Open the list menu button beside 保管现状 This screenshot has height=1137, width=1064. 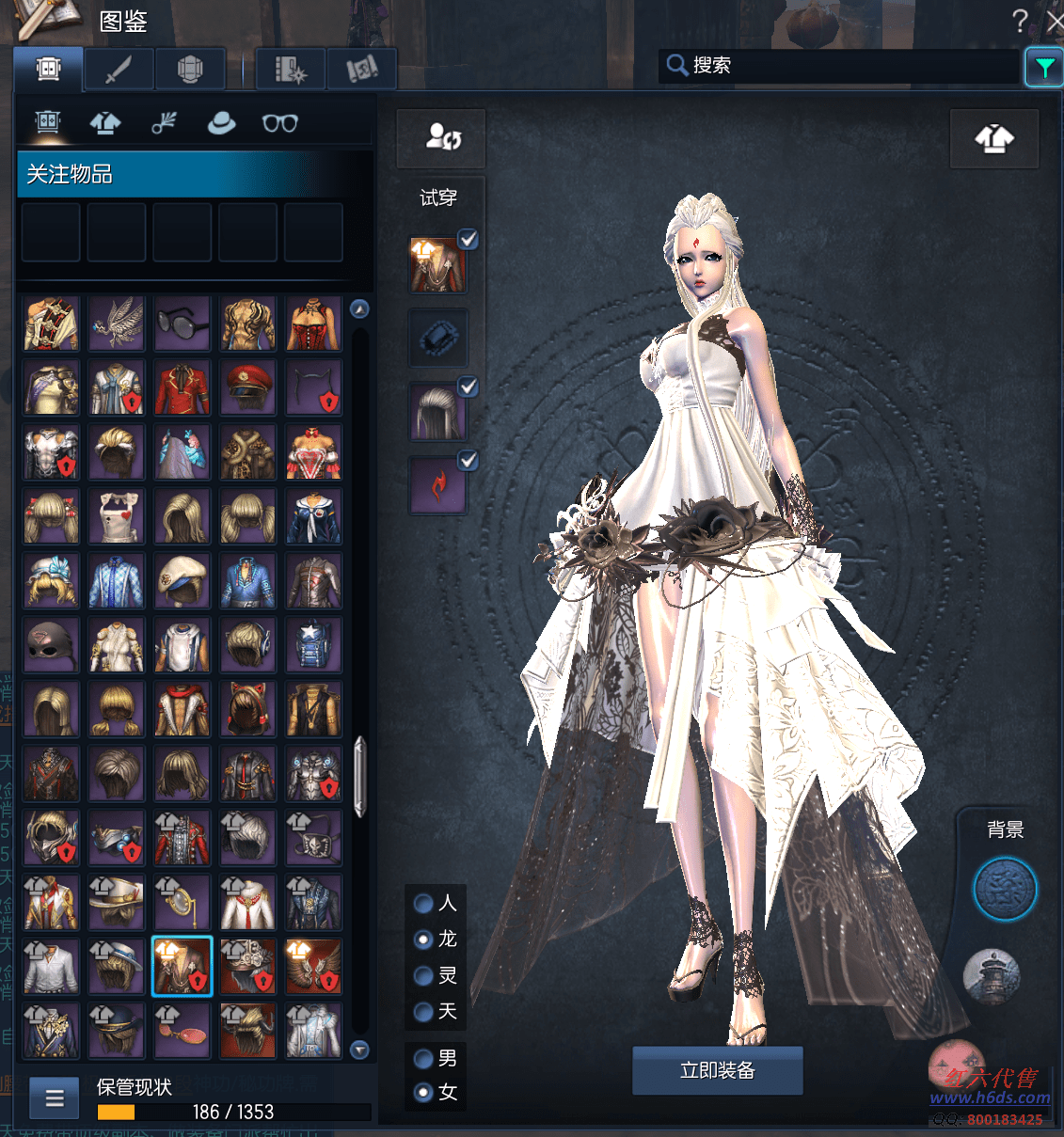click(55, 1098)
